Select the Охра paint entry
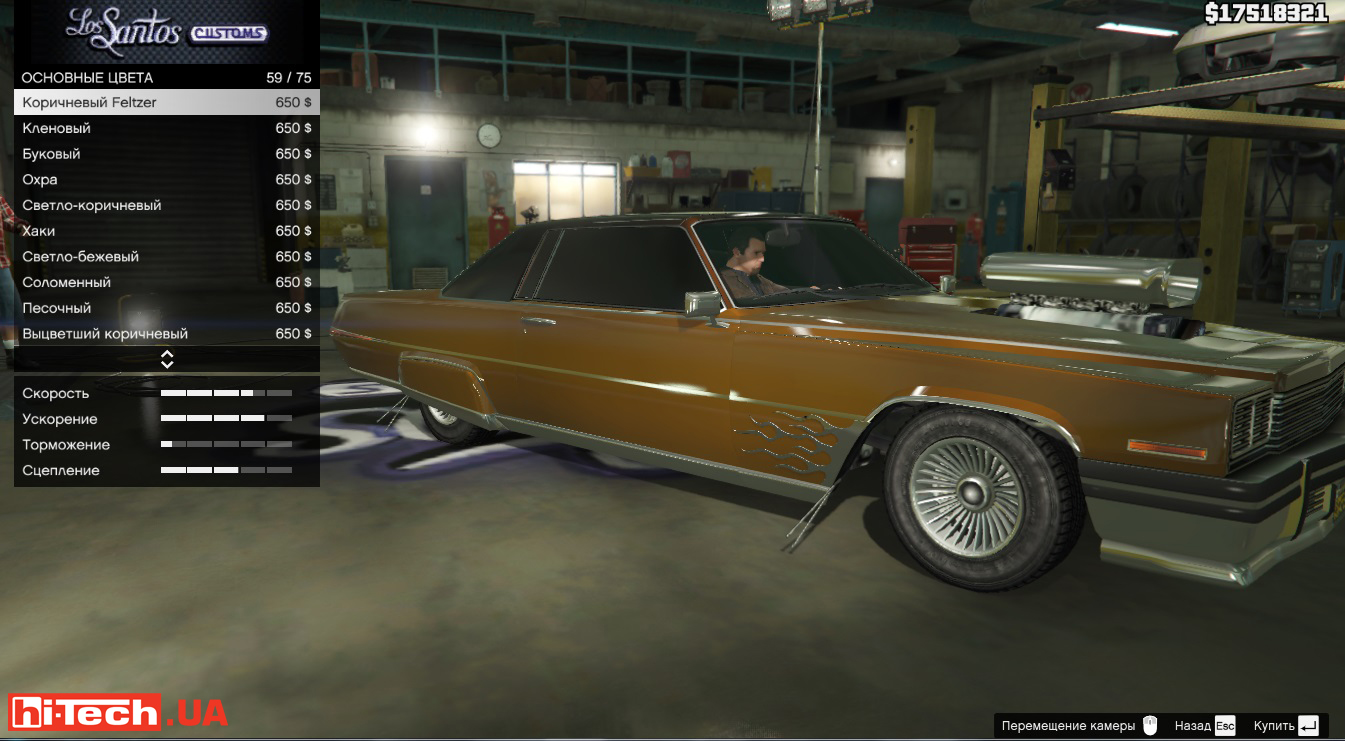Viewport: 1345px width, 741px height. (x=167, y=180)
